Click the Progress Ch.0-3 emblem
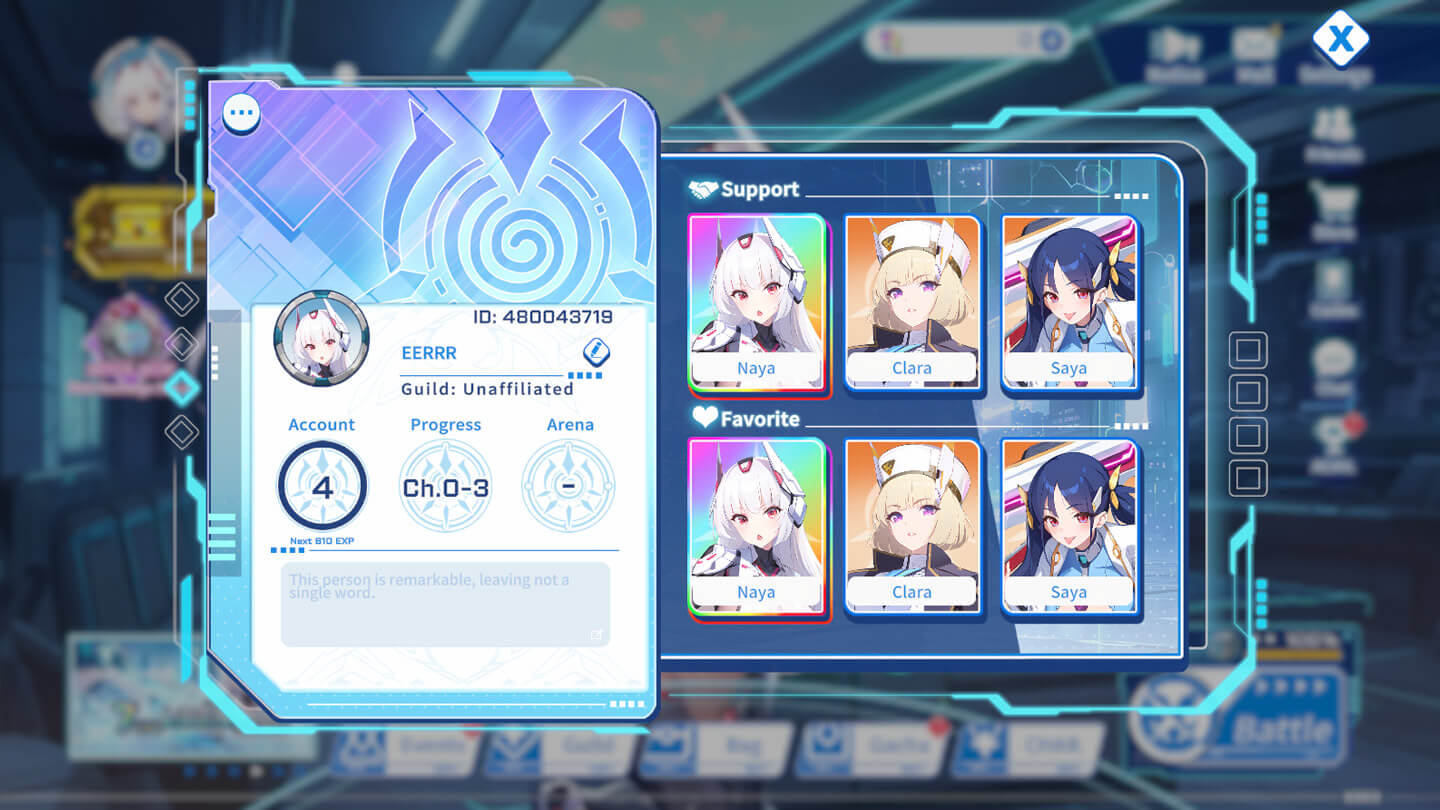Image resolution: width=1440 pixels, height=810 pixels. 446,484
